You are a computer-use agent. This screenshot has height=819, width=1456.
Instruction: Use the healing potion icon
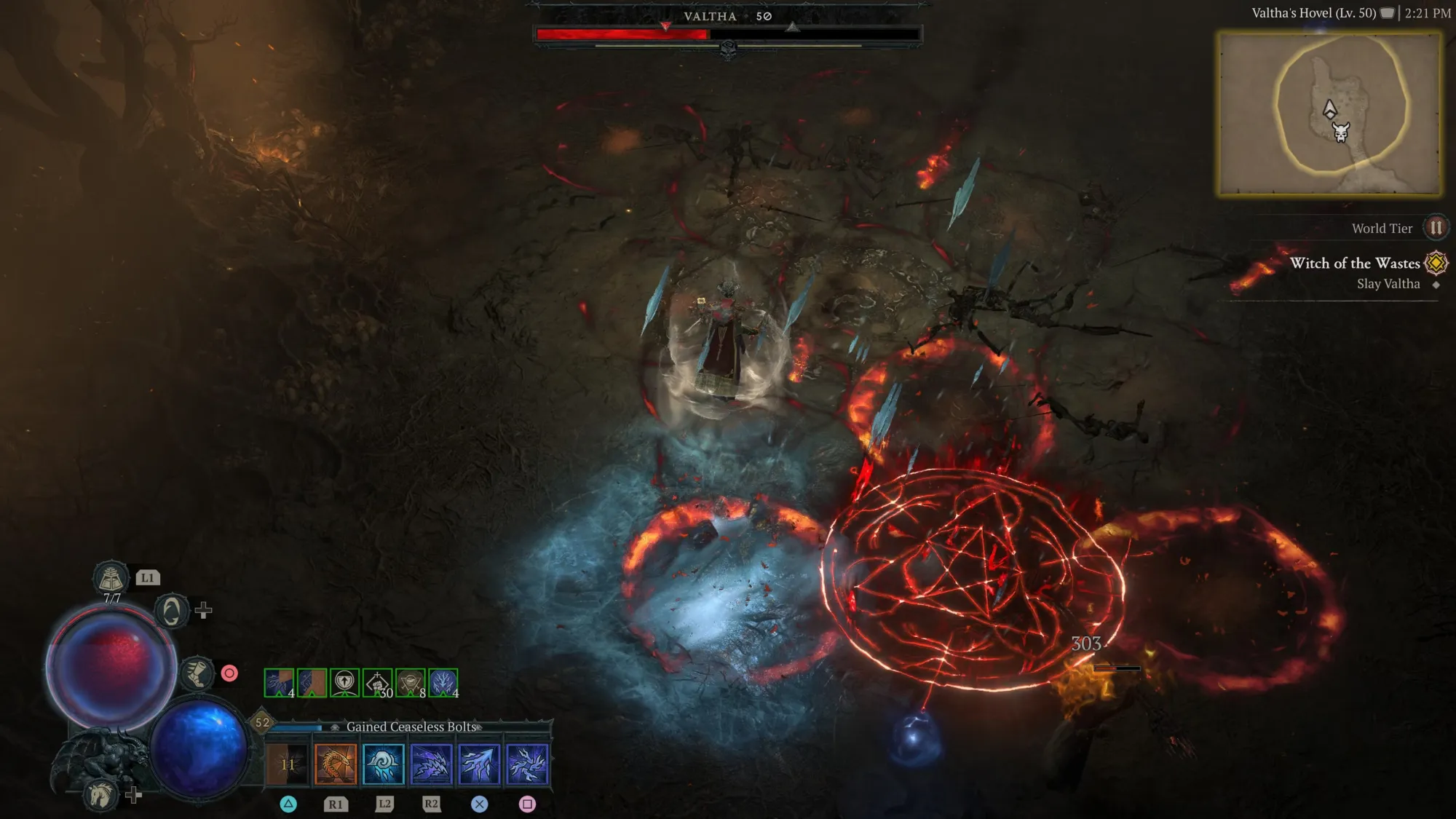pos(111,579)
